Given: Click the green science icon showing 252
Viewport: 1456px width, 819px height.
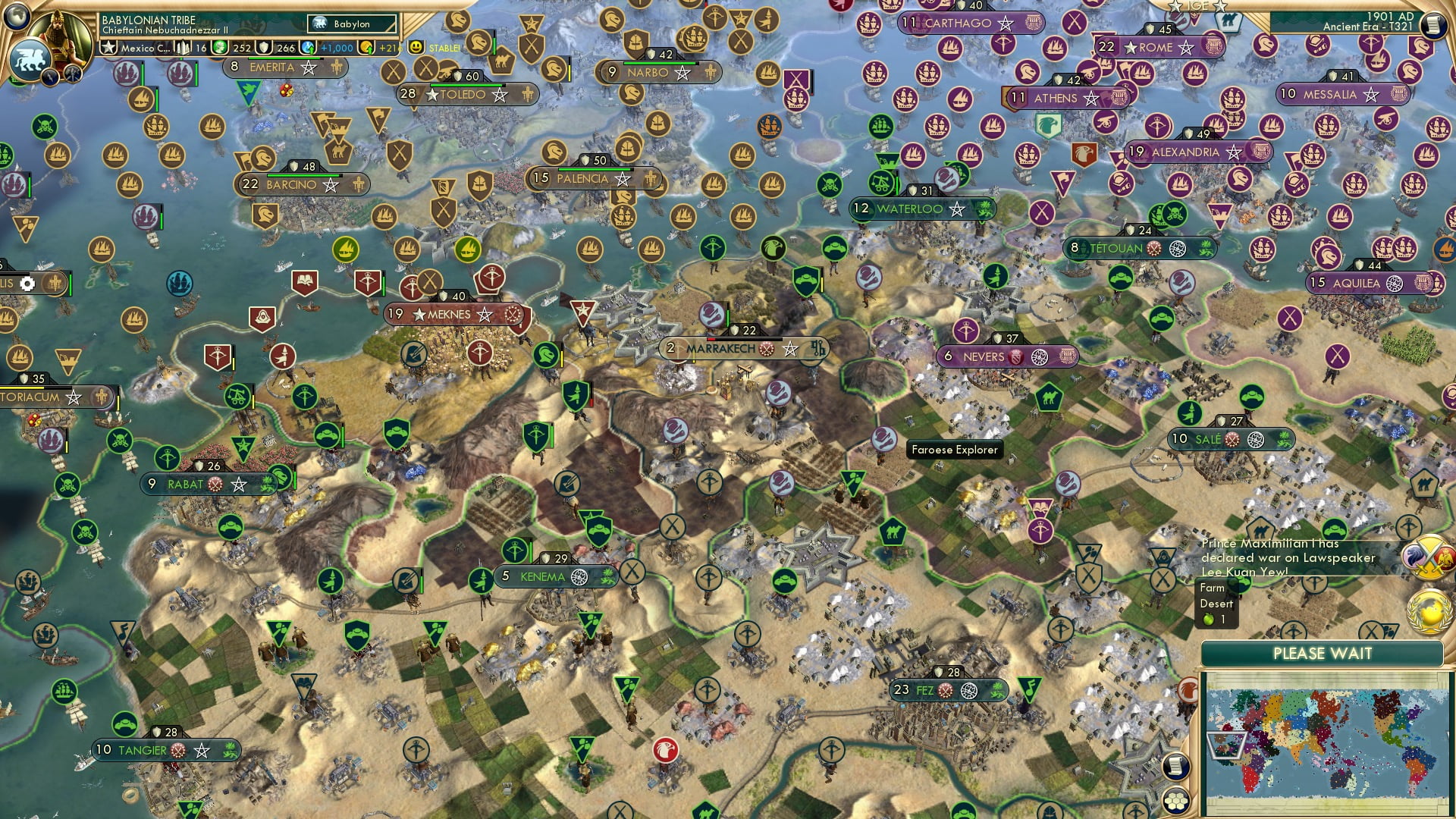Looking at the screenshot, I should click(x=219, y=48).
